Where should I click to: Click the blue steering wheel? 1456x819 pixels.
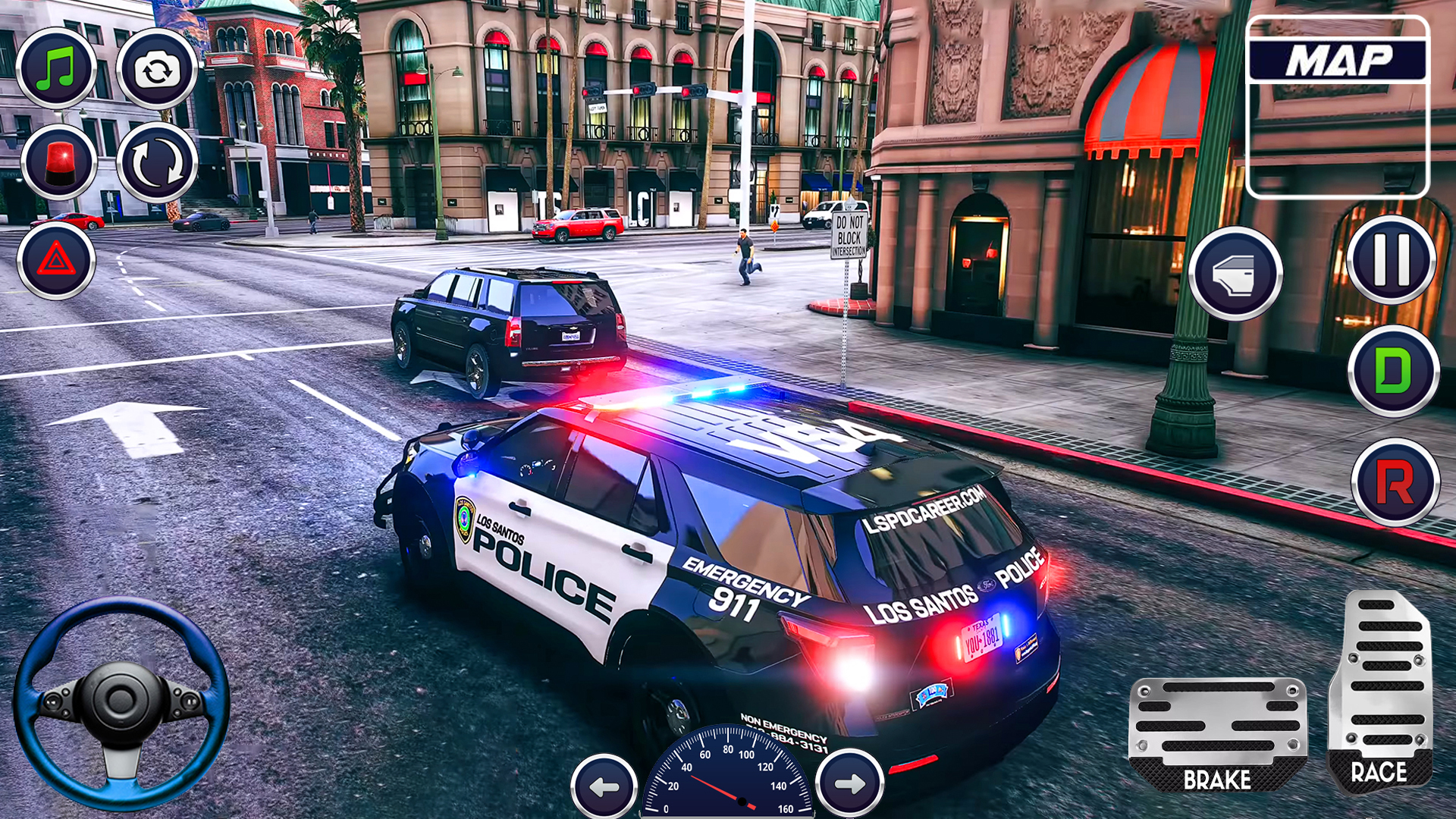pos(121,702)
